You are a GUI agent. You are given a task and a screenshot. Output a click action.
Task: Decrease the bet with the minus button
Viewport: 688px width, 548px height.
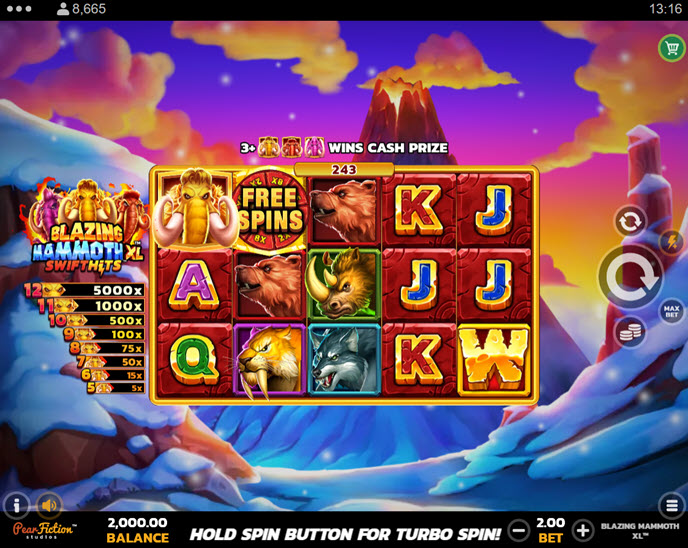tap(518, 530)
